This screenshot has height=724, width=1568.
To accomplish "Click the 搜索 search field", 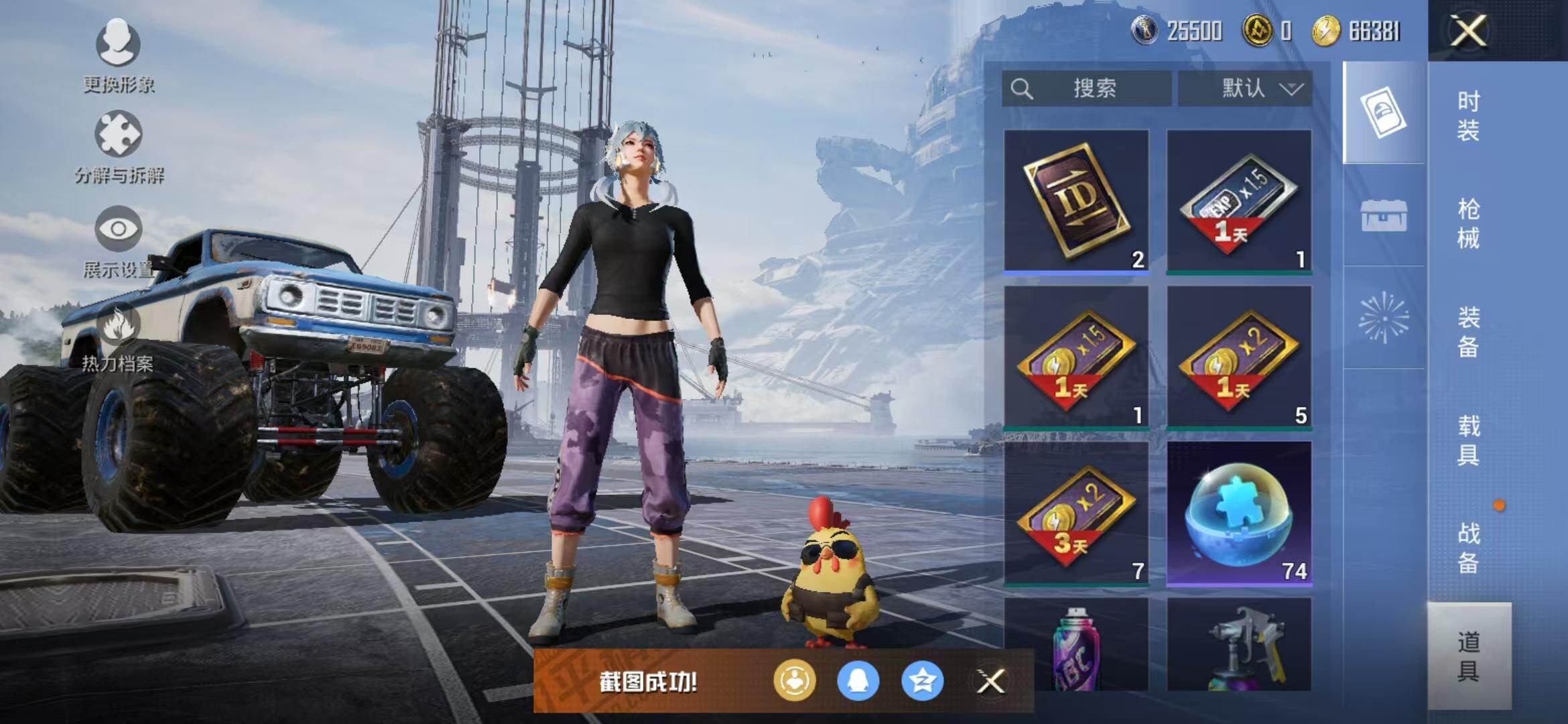I will pos(1087,88).
